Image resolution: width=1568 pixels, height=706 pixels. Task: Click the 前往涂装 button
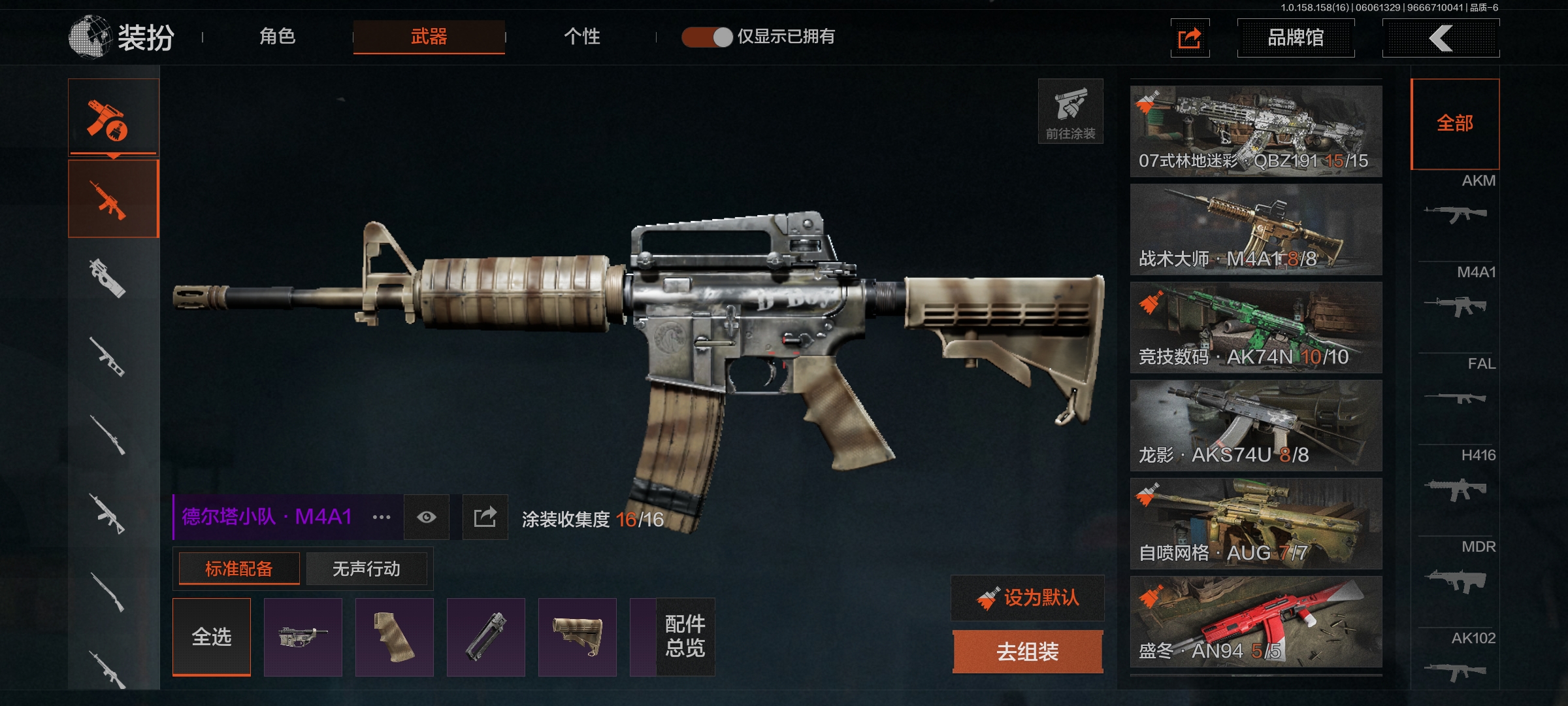1070,111
